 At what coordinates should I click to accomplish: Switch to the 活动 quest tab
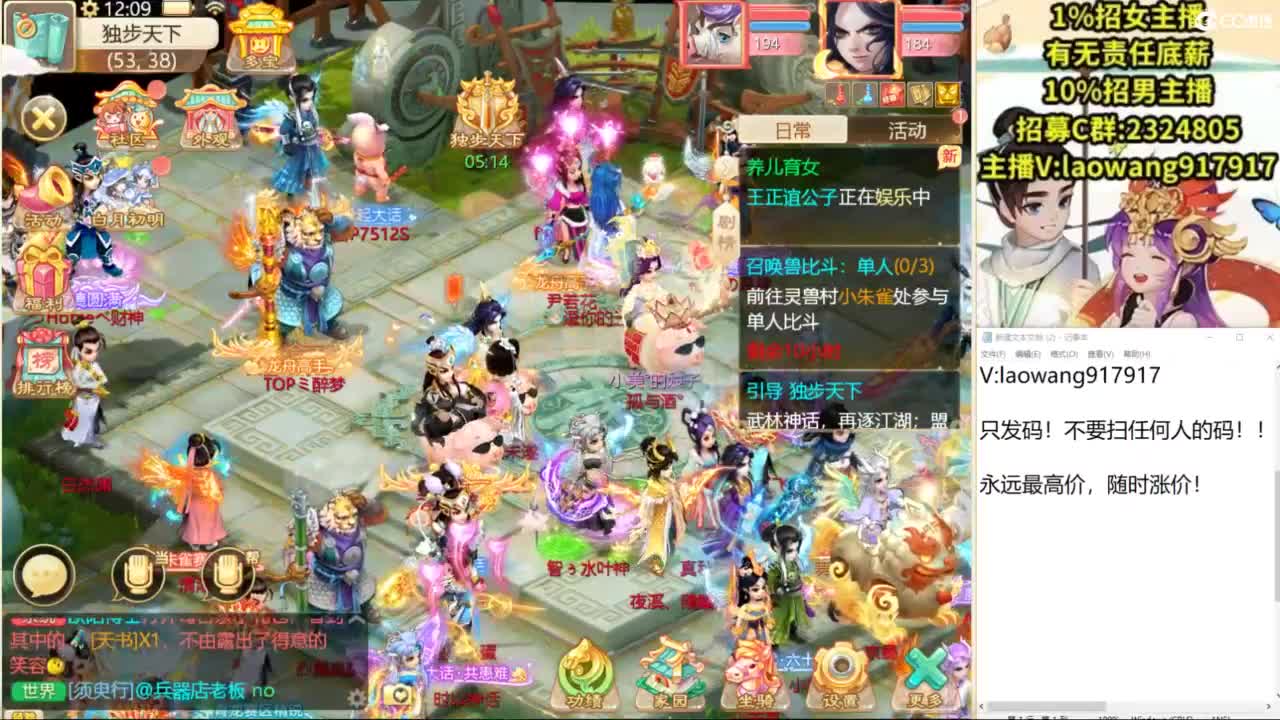[905, 130]
